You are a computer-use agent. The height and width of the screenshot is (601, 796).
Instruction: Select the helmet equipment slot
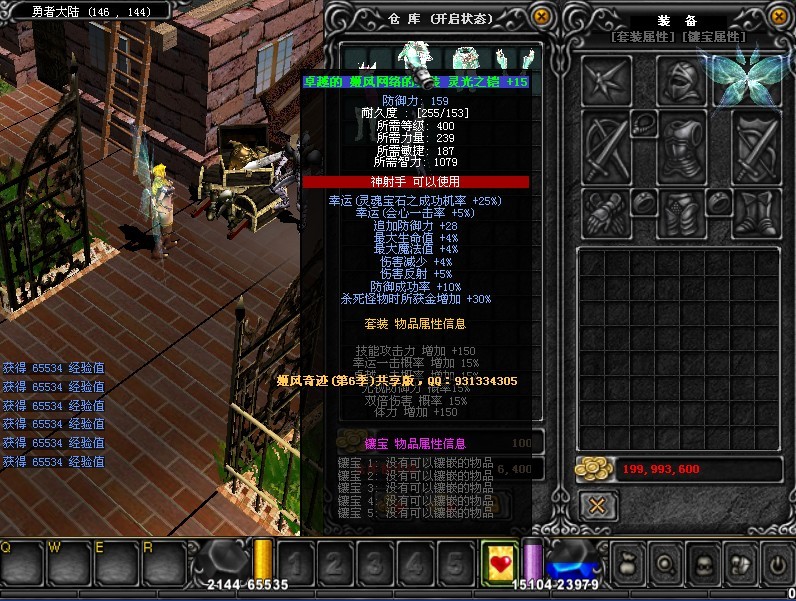point(683,80)
